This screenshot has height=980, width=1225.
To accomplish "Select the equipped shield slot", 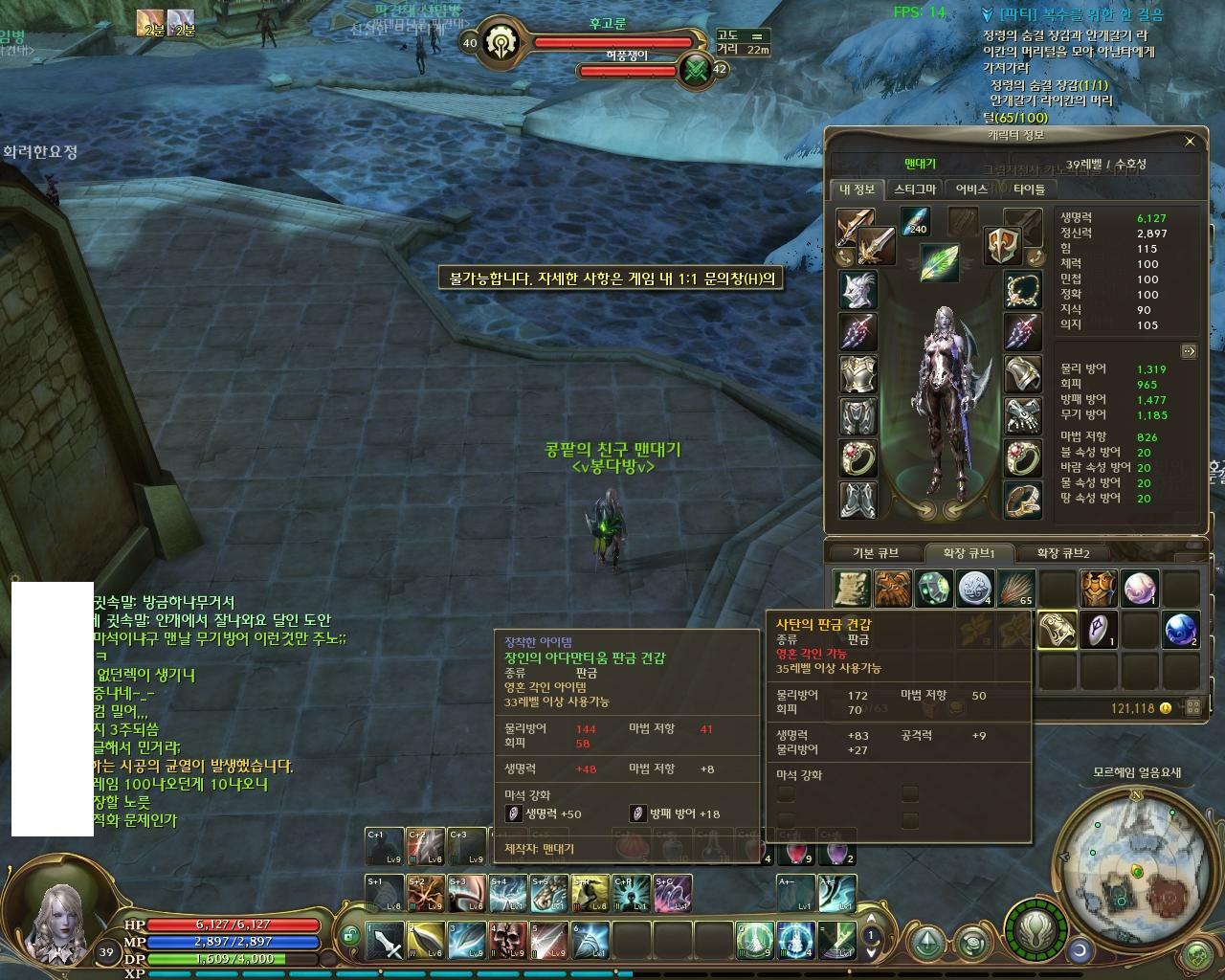I will [x=1002, y=244].
